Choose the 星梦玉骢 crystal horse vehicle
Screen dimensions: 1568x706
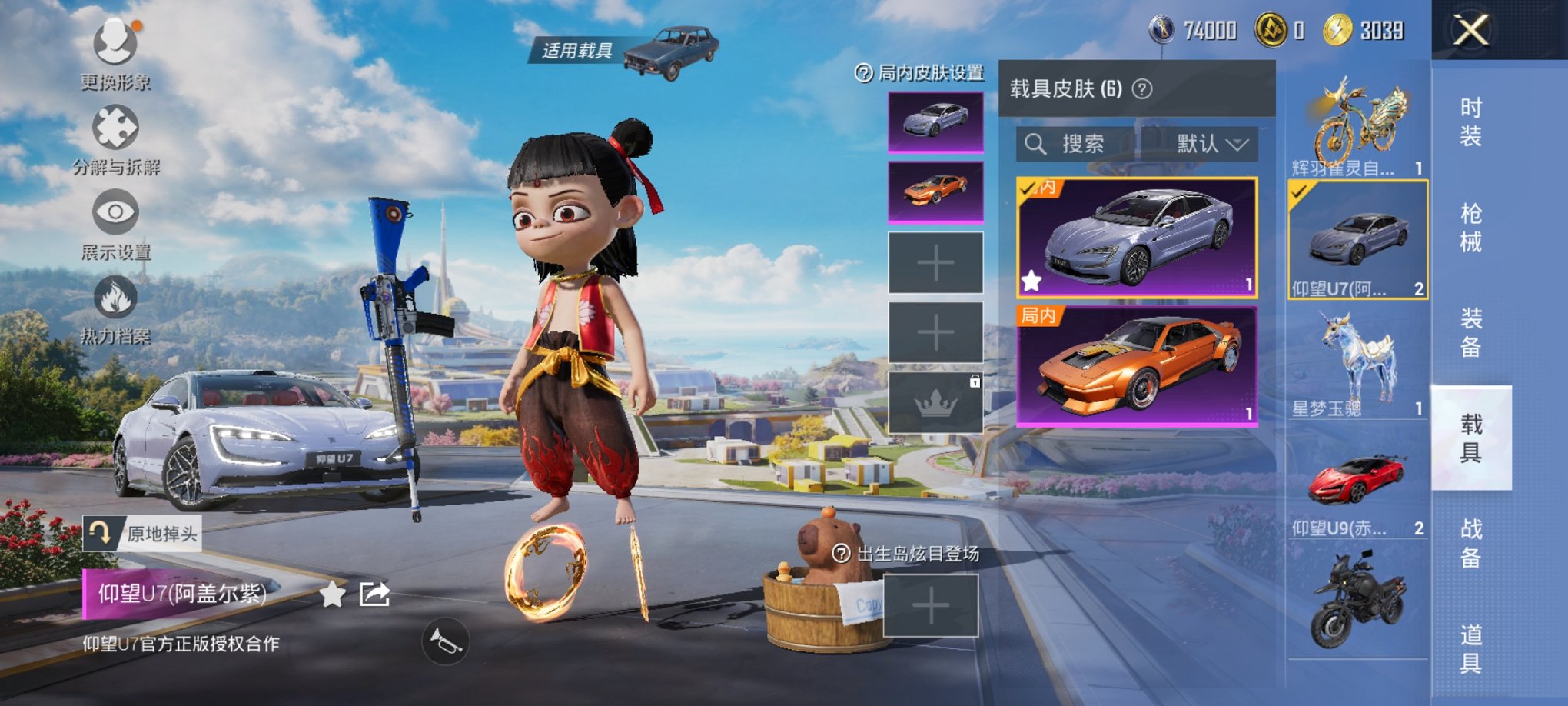pos(1357,363)
